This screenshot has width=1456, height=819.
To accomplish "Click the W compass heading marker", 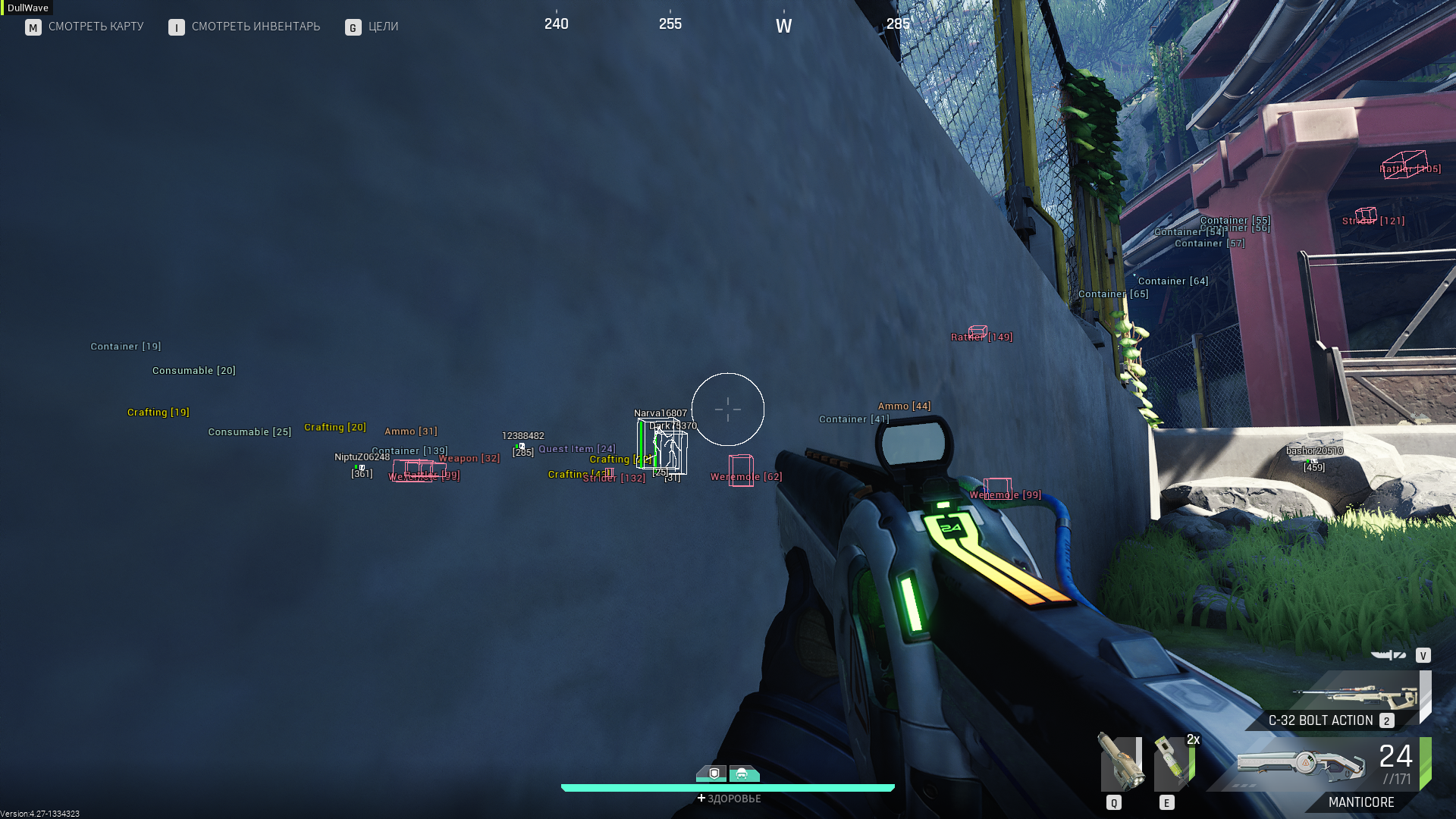I will pos(784,24).
